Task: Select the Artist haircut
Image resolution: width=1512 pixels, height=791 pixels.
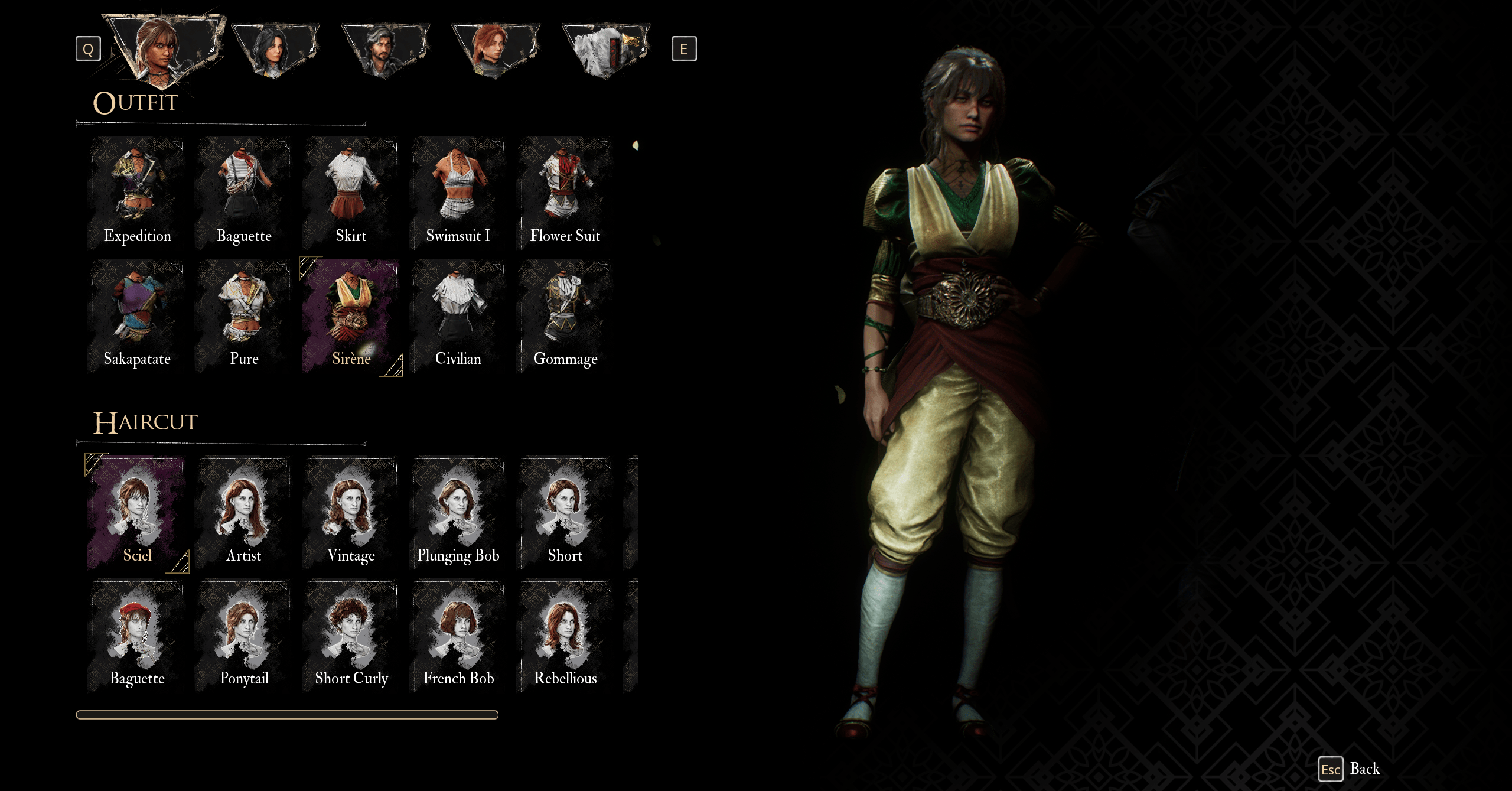Action: coord(244,513)
